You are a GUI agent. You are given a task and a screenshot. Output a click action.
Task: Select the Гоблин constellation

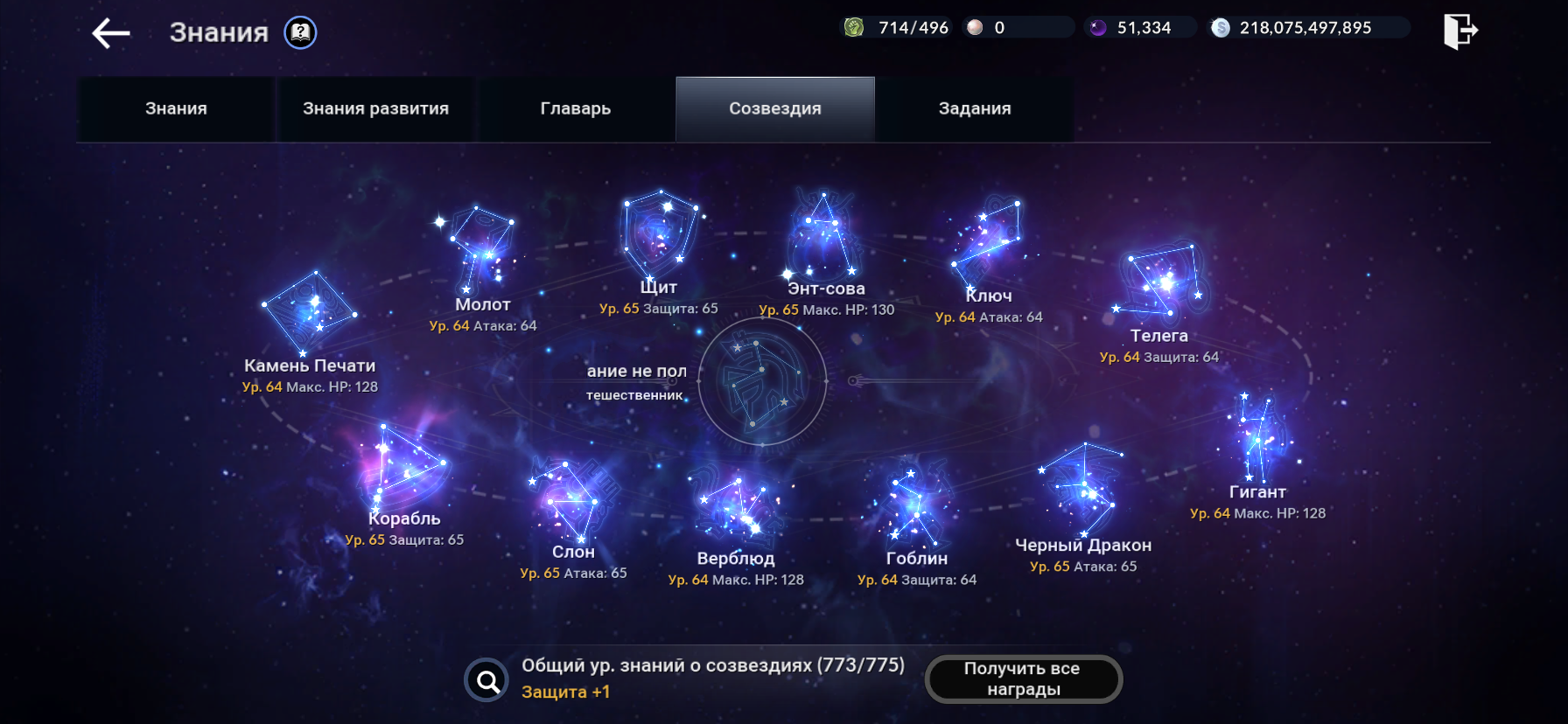click(x=915, y=507)
